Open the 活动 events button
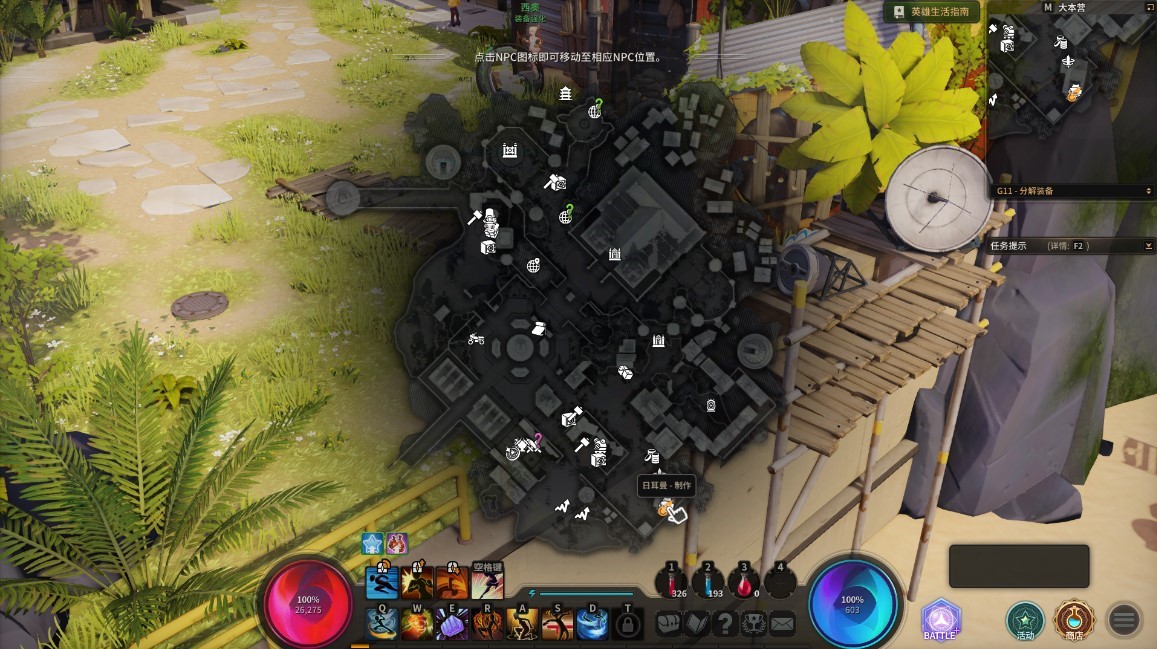 coord(1025,620)
